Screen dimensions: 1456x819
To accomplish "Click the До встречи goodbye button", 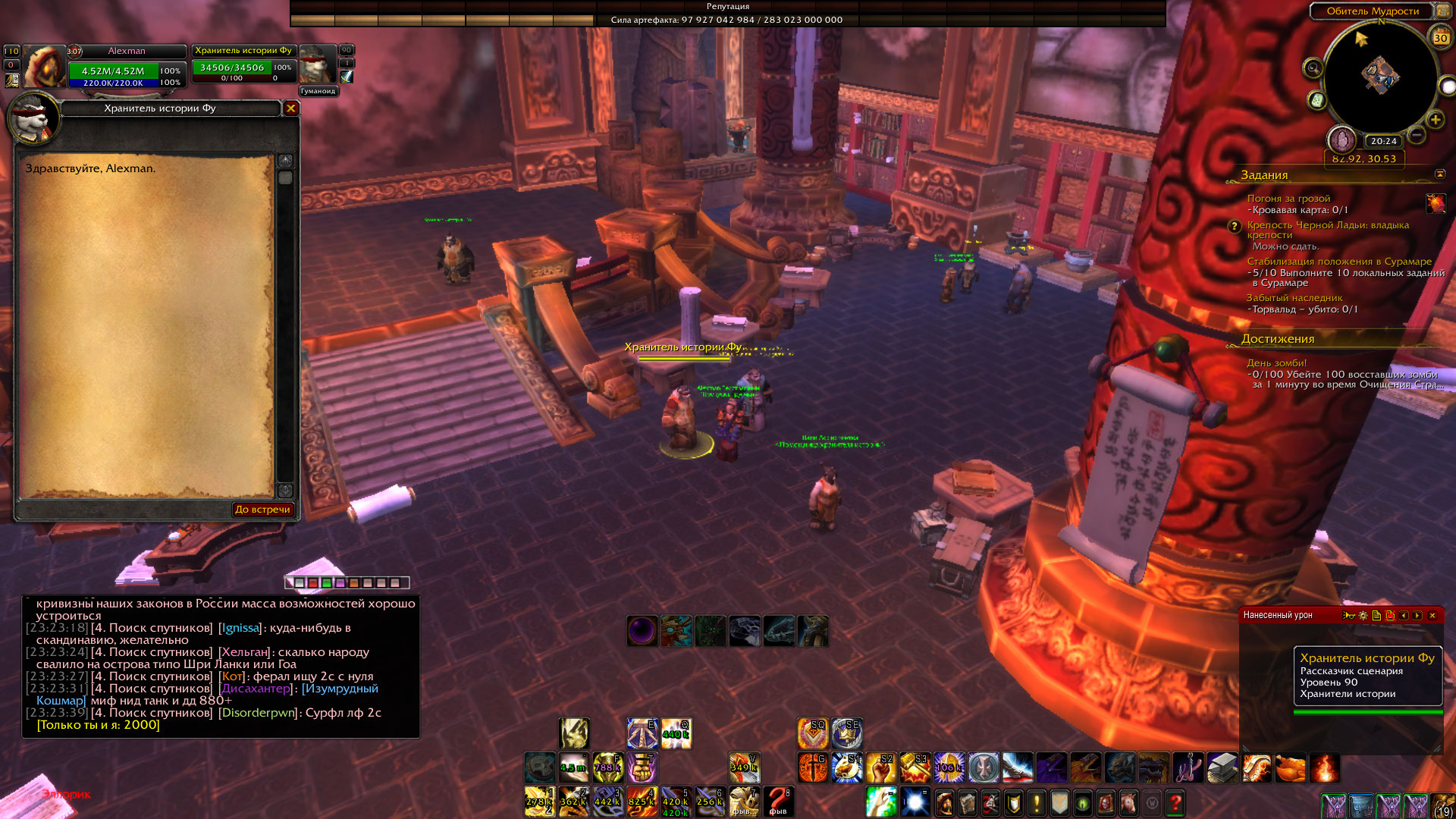I will [262, 510].
